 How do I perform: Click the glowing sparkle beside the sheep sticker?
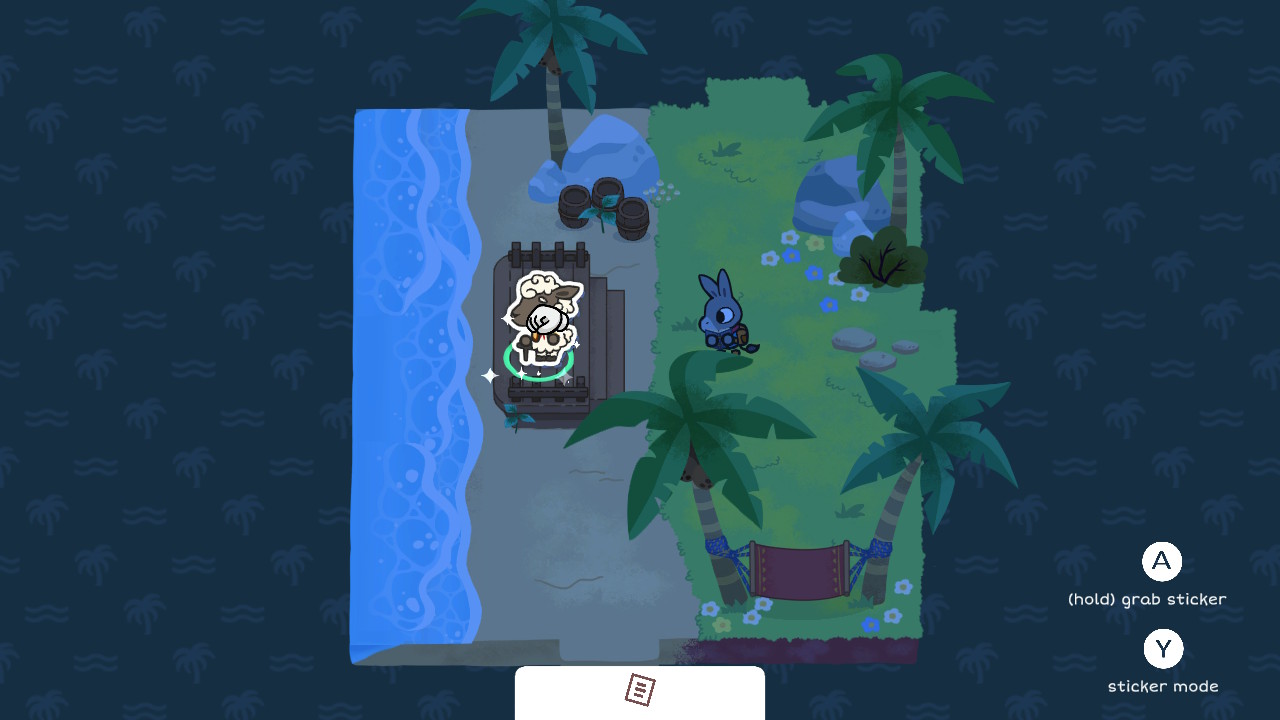[x=489, y=375]
